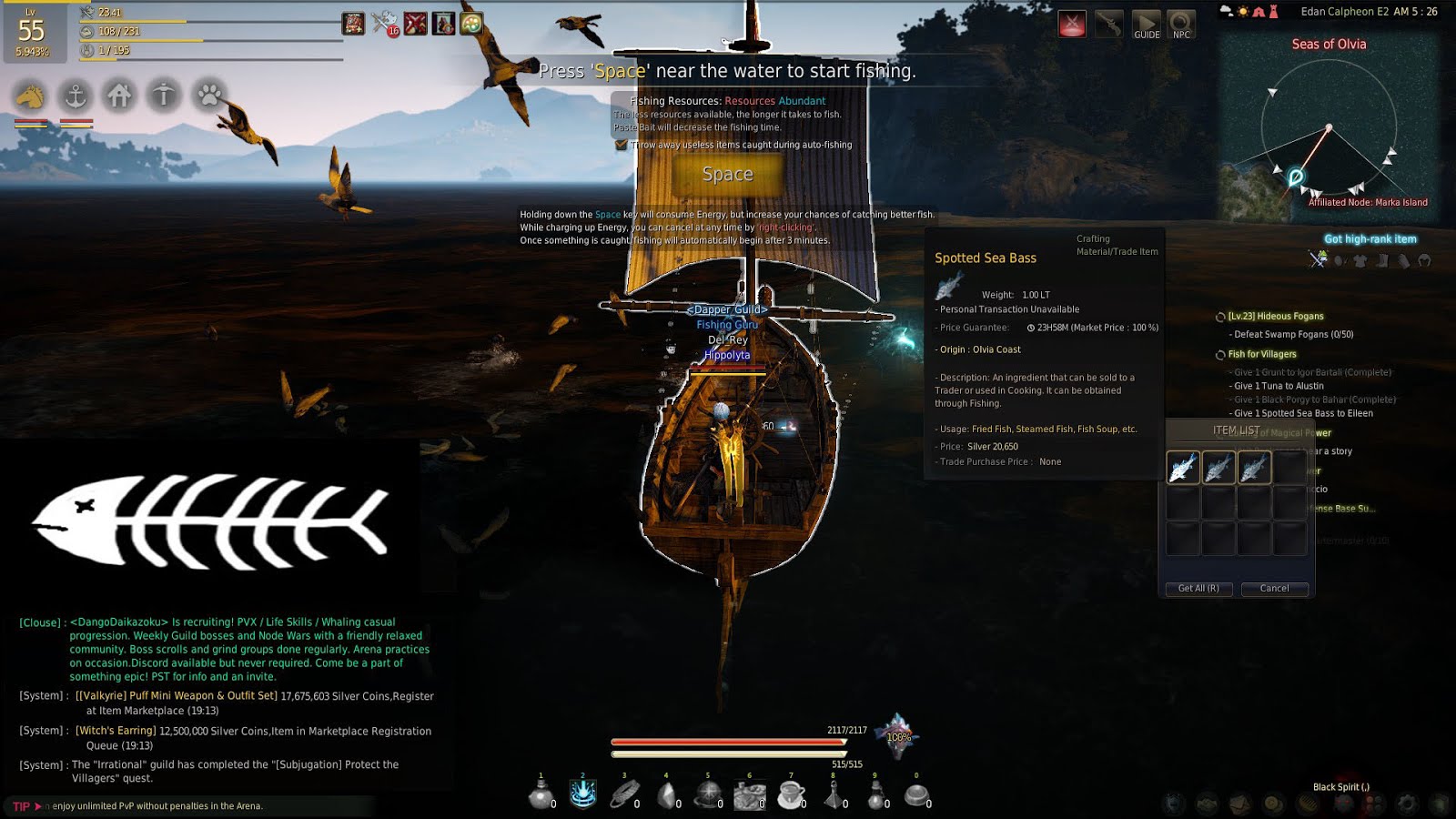Click the Get All (R) button
1456x819 pixels.
(x=1198, y=589)
